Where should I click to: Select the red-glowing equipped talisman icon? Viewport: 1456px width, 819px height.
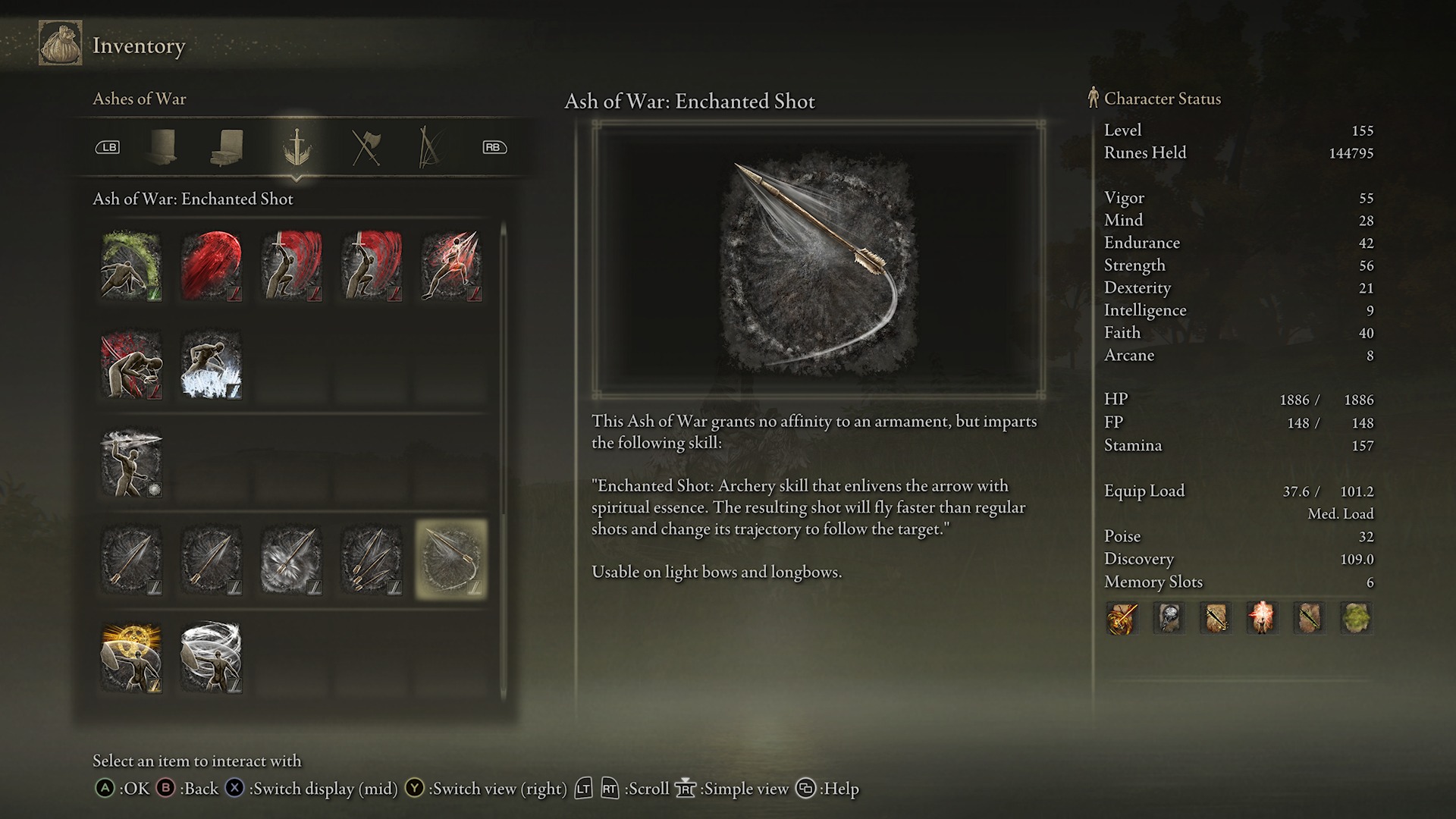click(x=1263, y=618)
